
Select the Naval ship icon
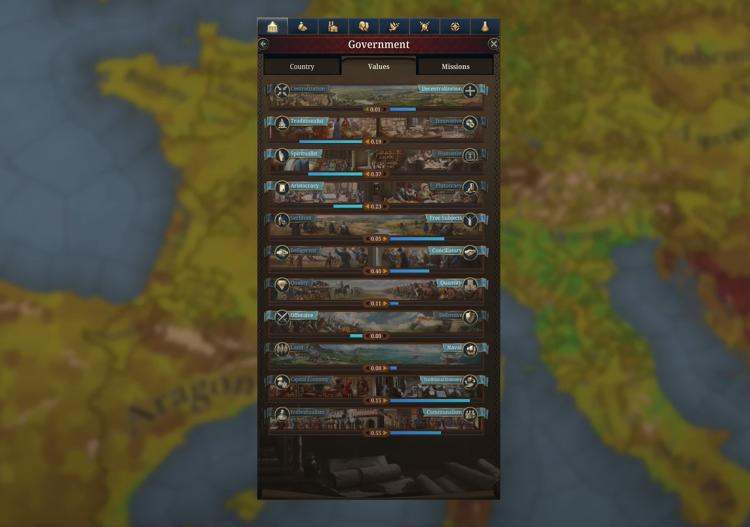coord(470,350)
